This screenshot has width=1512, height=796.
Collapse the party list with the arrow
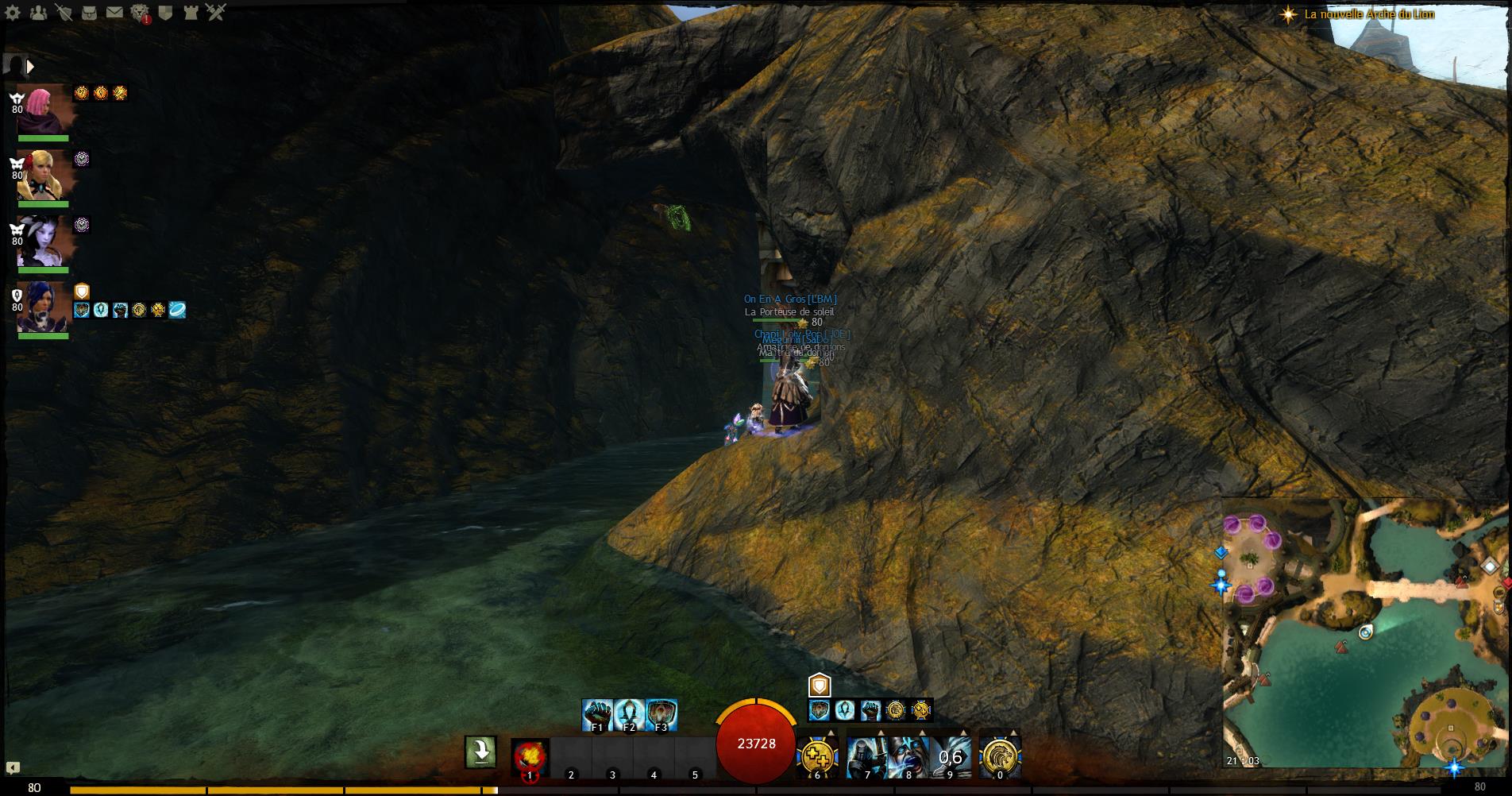pyautogui.click(x=30, y=68)
